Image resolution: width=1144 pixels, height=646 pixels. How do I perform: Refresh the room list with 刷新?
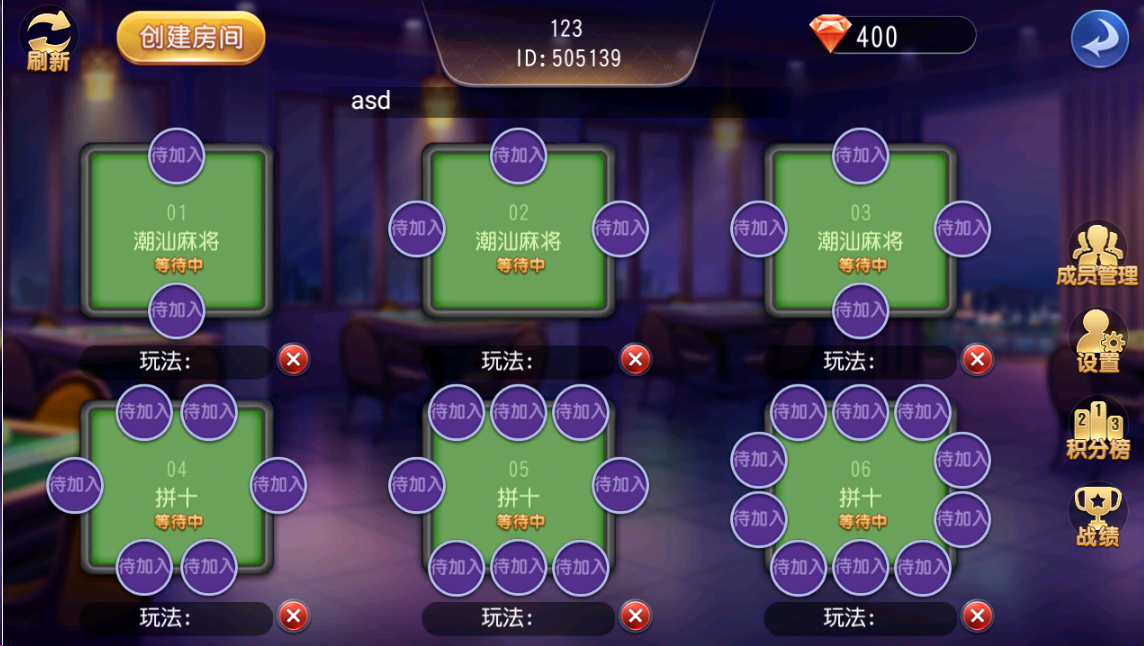(48, 40)
